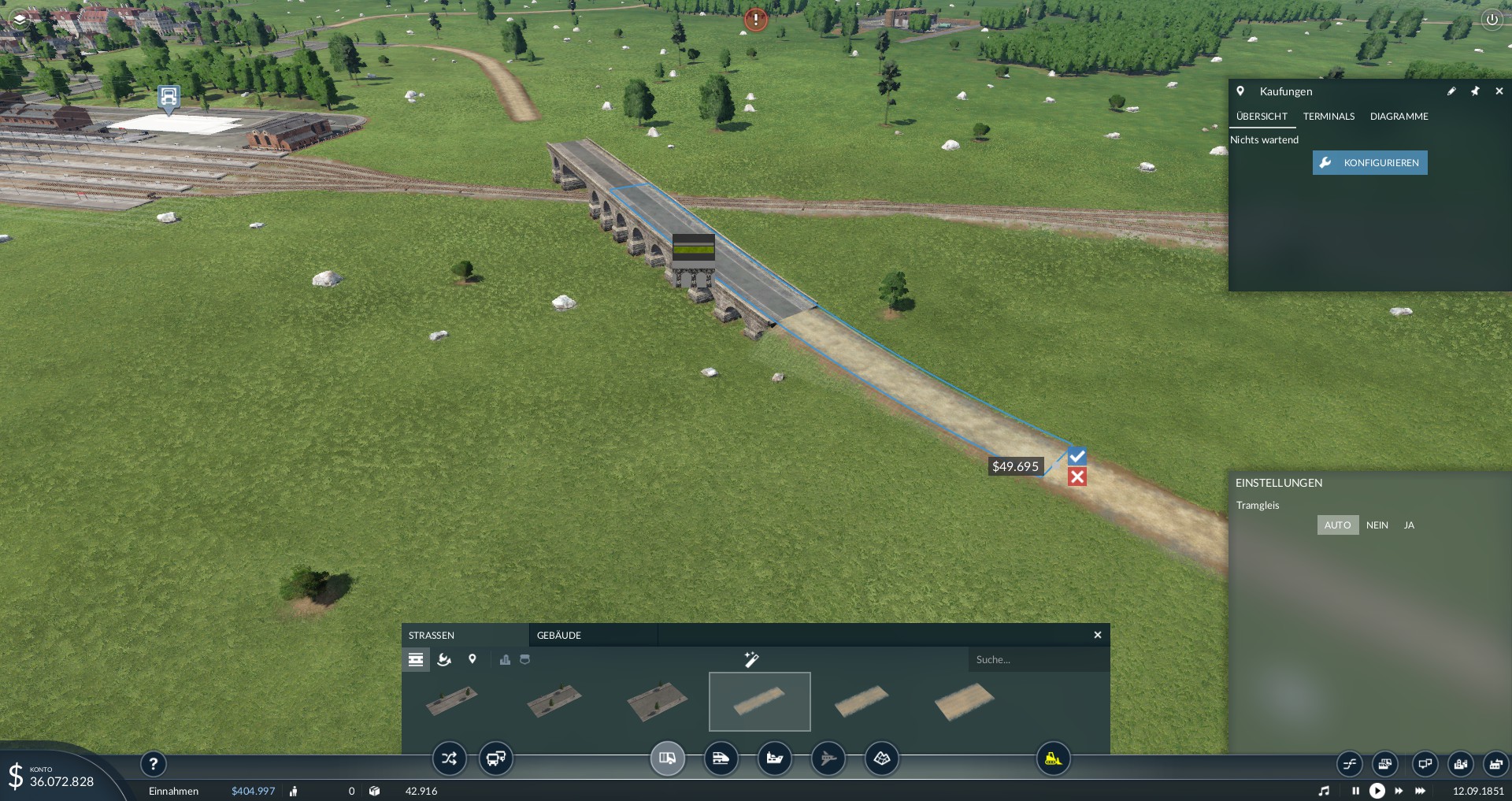Open the power menu button
This screenshot has width=1512, height=801.
click(x=1492, y=20)
